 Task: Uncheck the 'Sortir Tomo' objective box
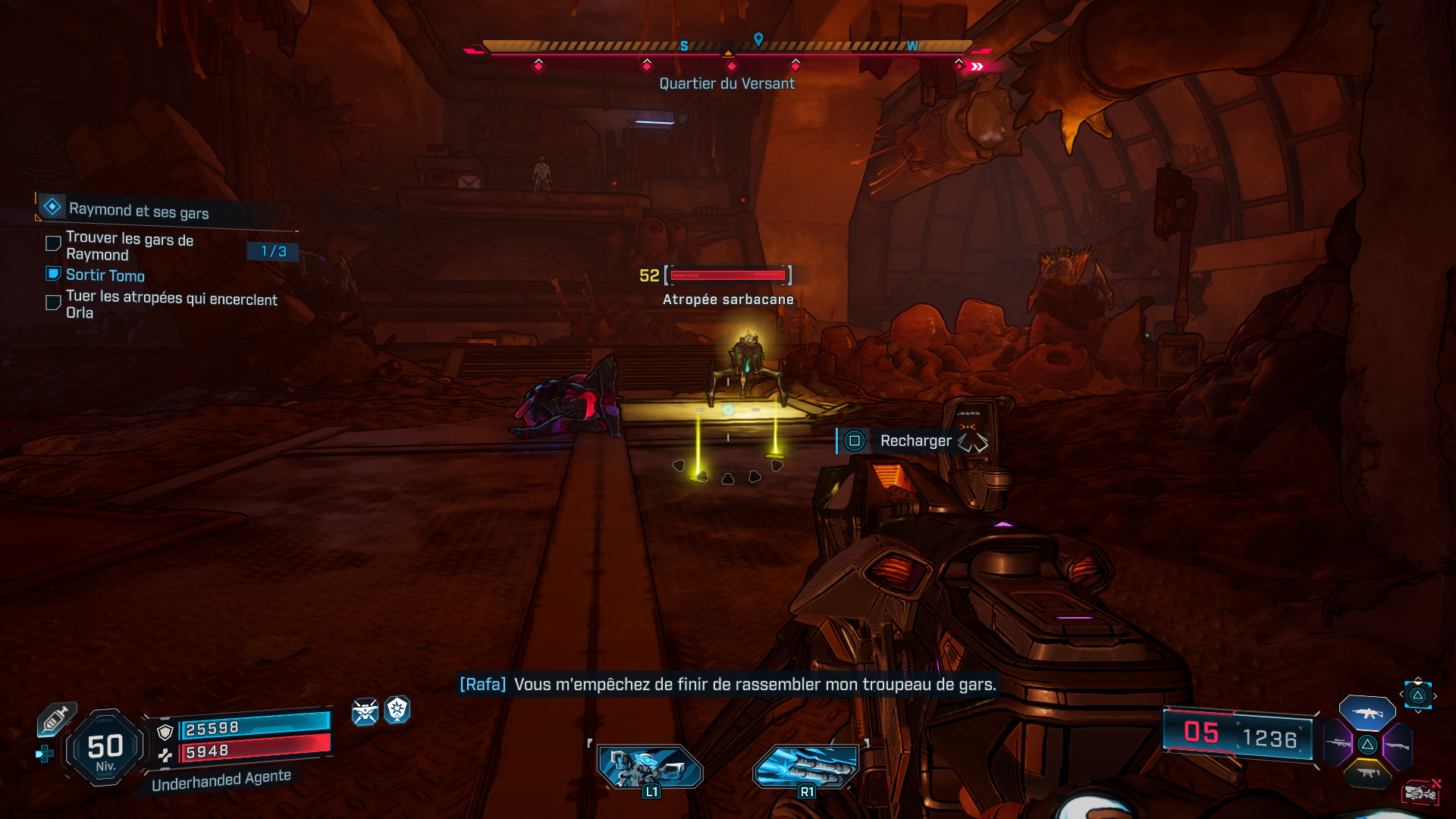53,274
